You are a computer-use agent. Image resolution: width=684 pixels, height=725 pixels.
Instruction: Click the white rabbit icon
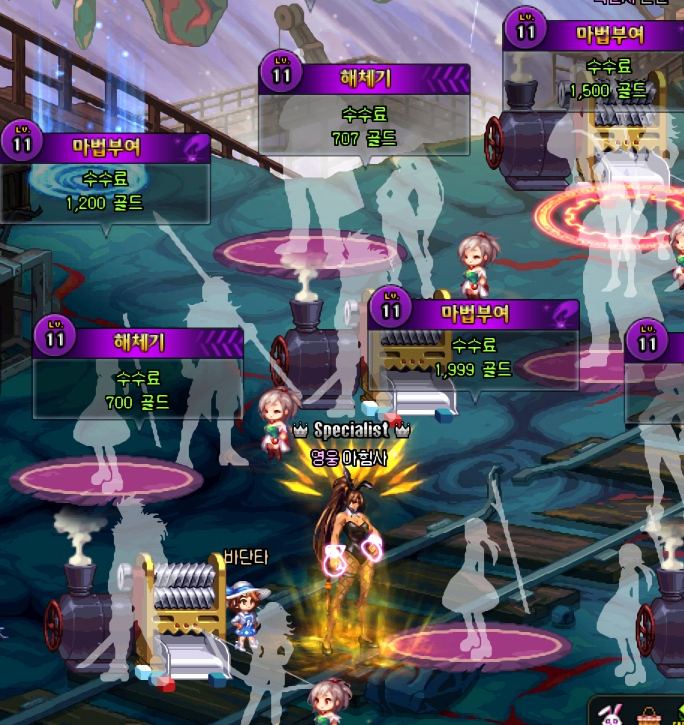(x=611, y=714)
